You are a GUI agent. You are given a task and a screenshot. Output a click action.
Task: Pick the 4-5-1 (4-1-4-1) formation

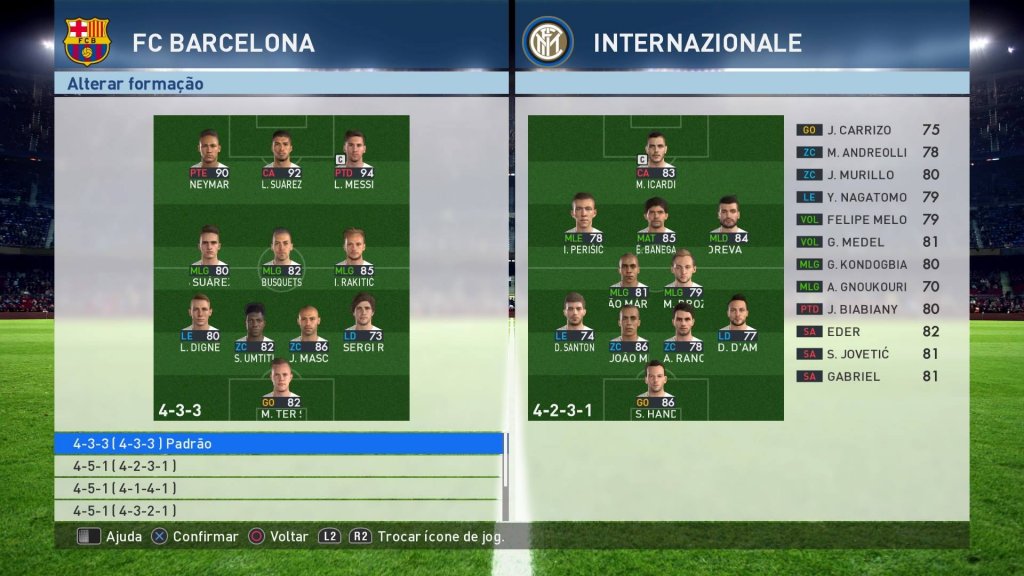[279, 488]
